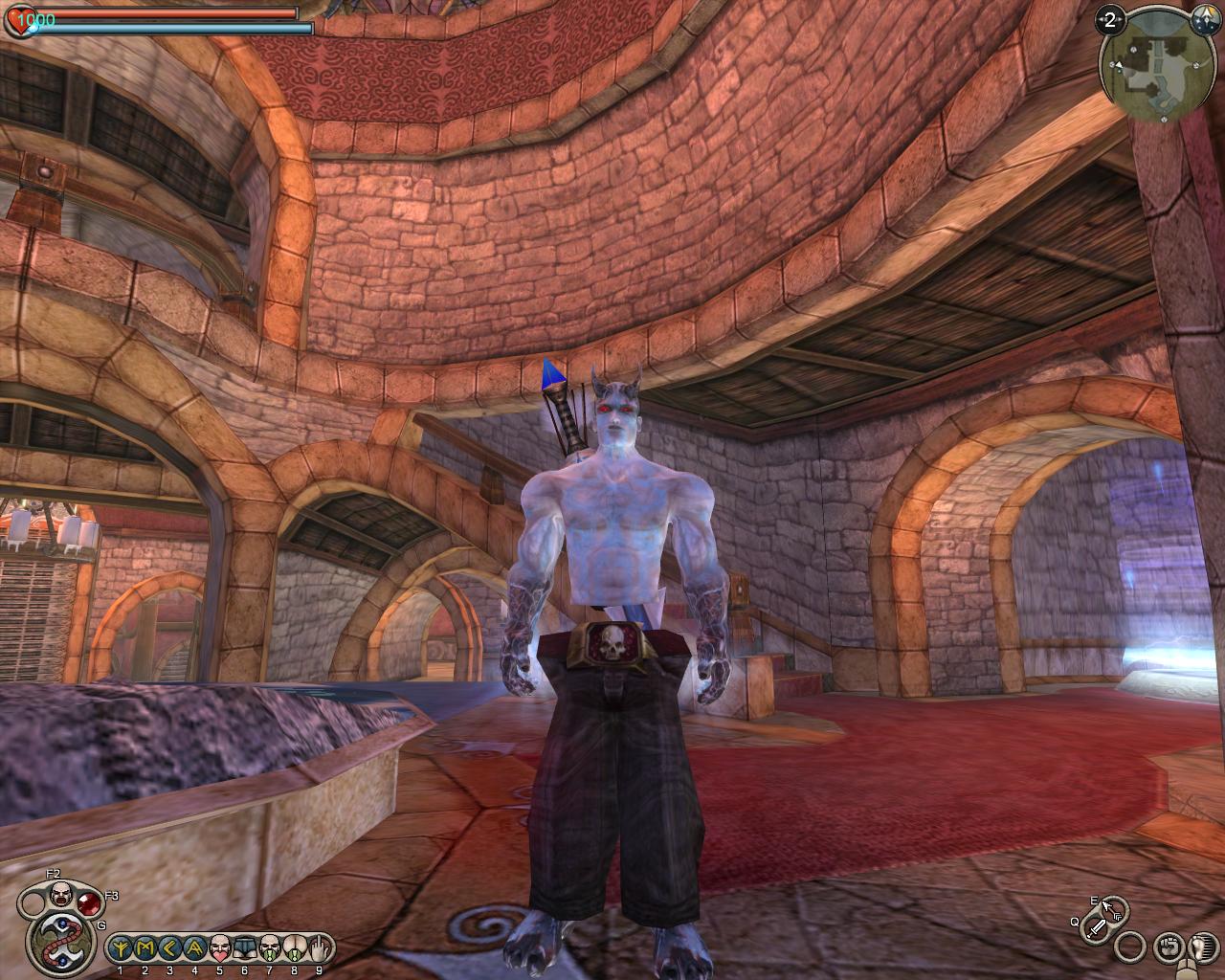The height and width of the screenshot is (980, 1225).
Task: Click the minimap zoom level 2 indicator
Action: (1110, 21)
